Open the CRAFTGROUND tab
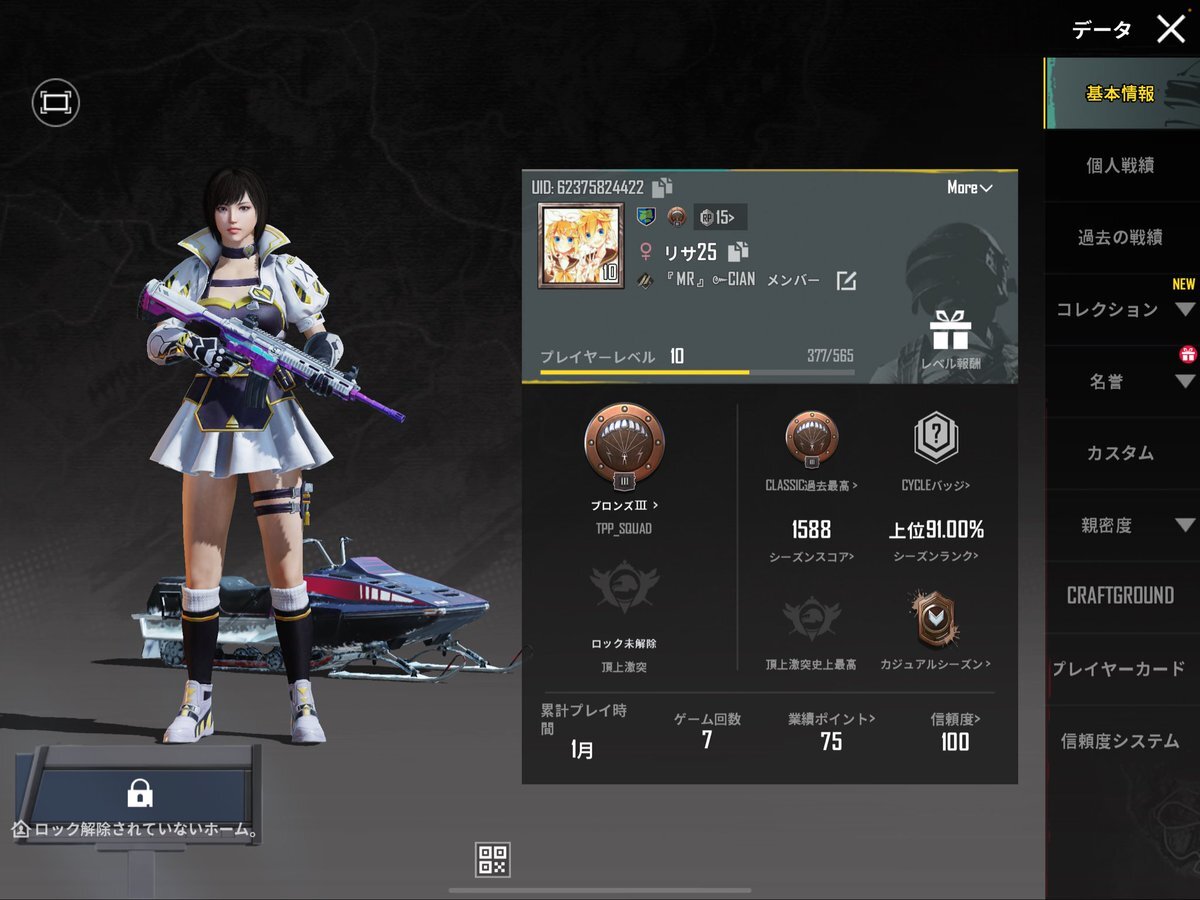1200x900 pixels. tap(1120, 597)
